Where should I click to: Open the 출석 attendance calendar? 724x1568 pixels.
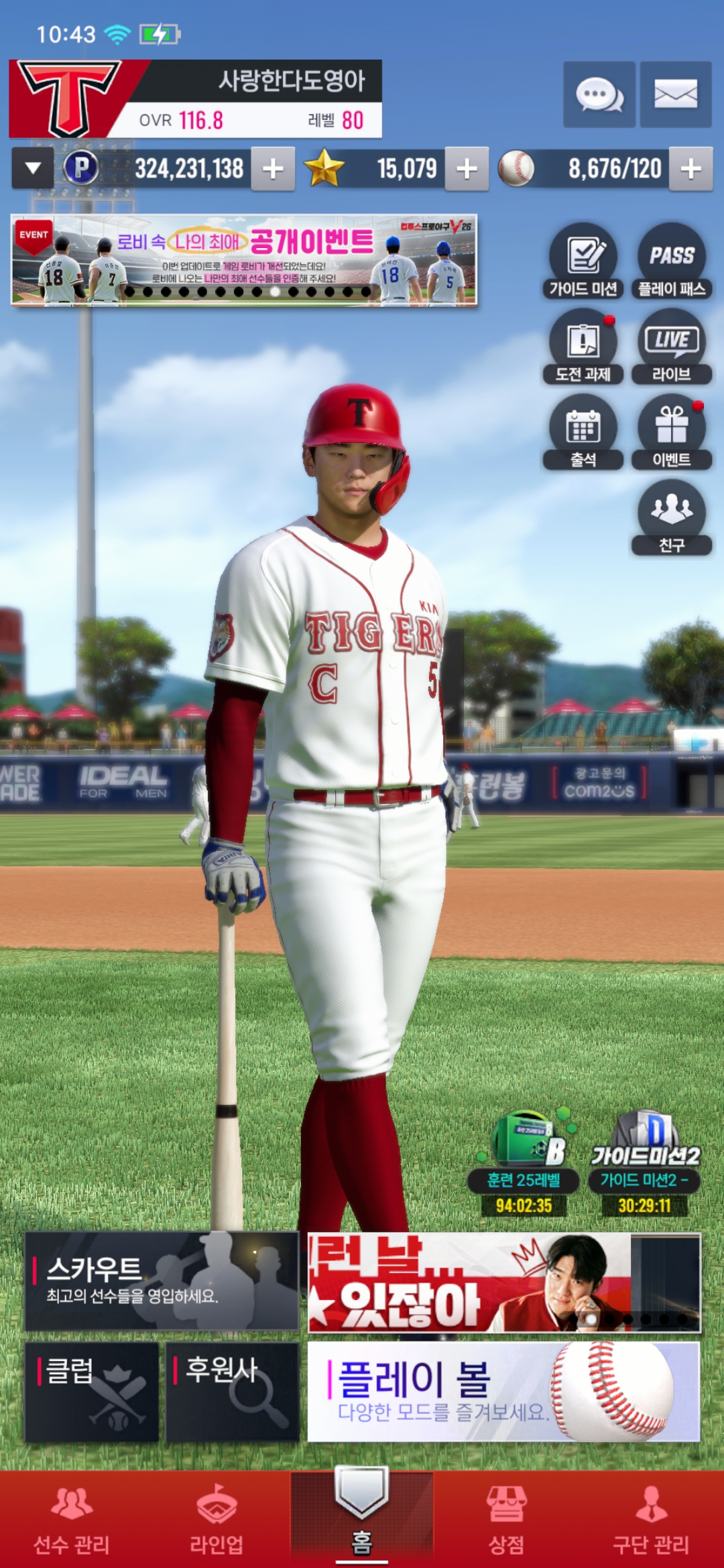coord(583,432)
